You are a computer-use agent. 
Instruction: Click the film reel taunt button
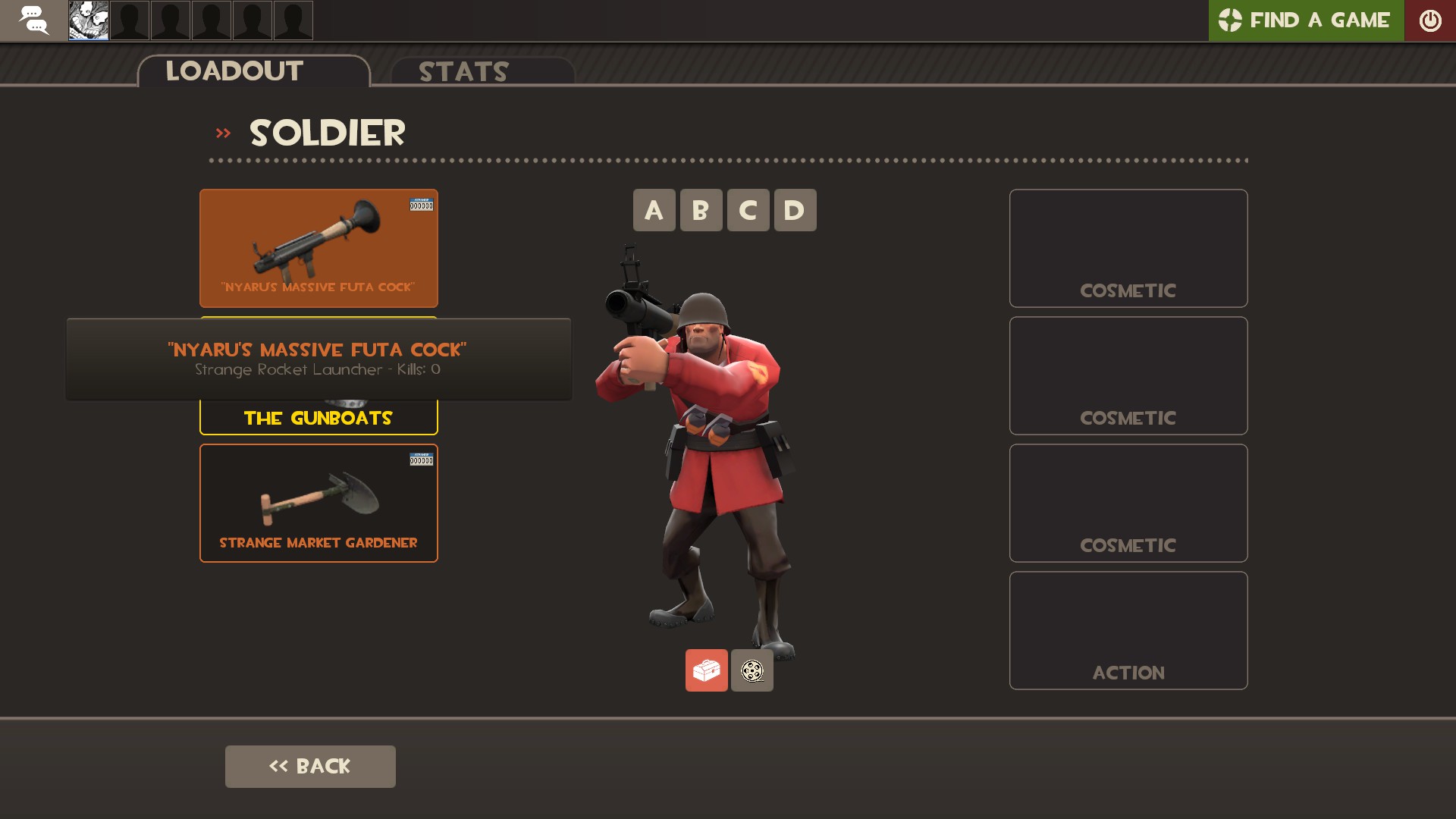tap(752, 670)
